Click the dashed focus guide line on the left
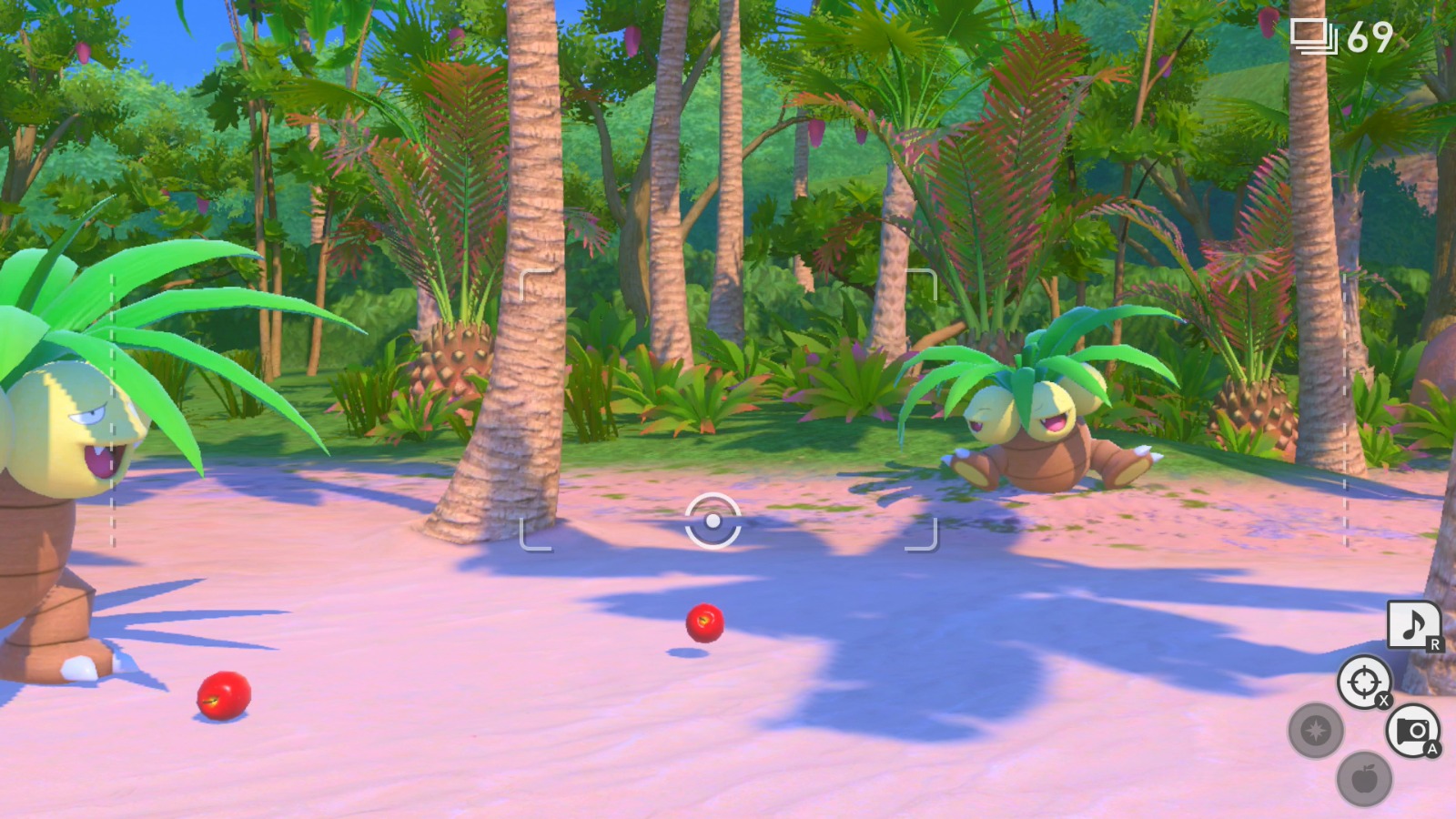Image resolution: width=1456 pixels, height=819 pixels. pos(112,409)
